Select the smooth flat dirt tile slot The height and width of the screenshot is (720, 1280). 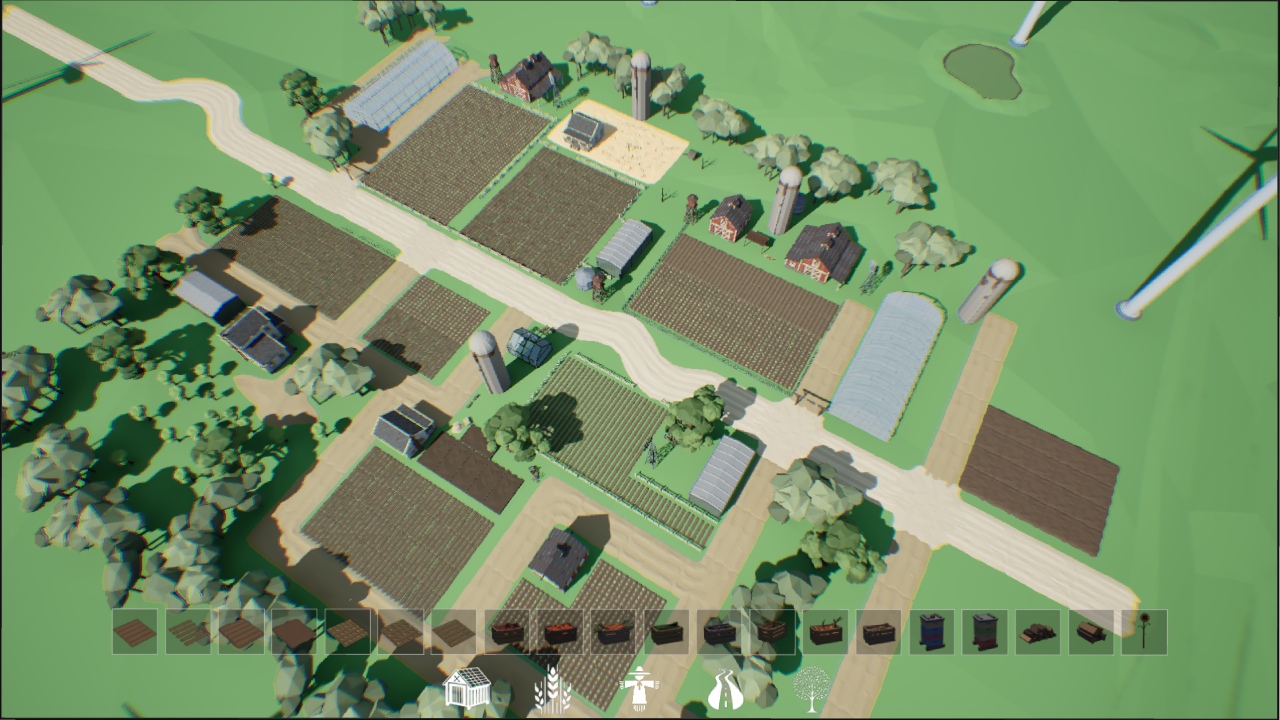pos(295,632)
